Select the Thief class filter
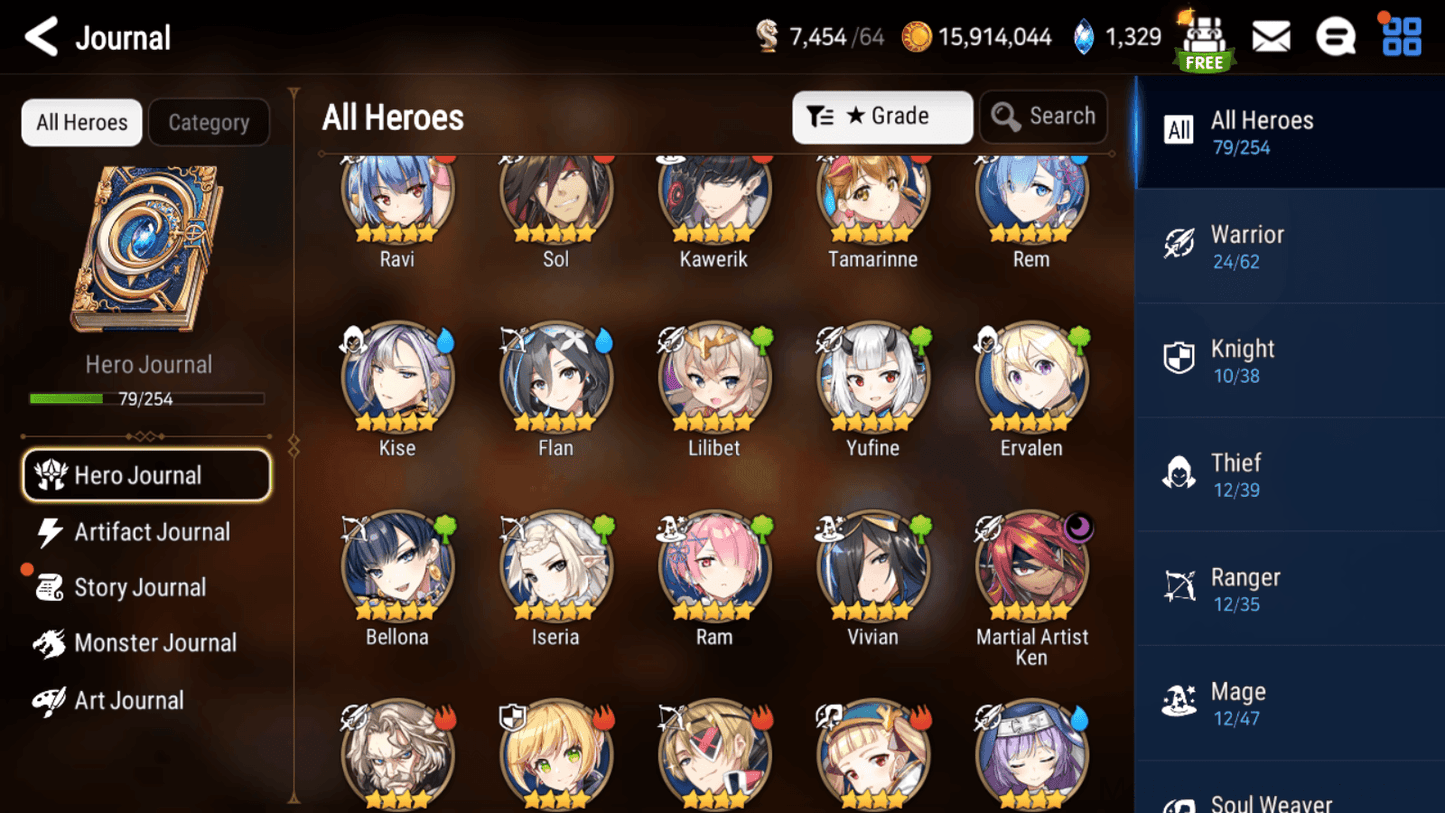1445x813 pixels. (x=1289, y=474)
